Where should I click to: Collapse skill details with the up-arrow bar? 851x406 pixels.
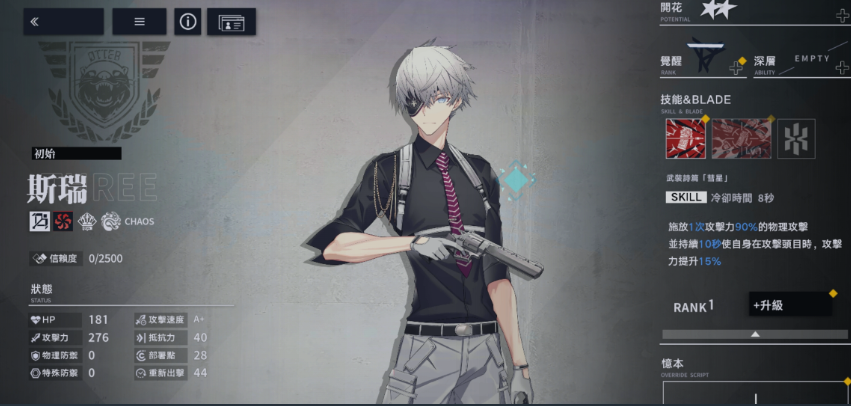point(755,334)
